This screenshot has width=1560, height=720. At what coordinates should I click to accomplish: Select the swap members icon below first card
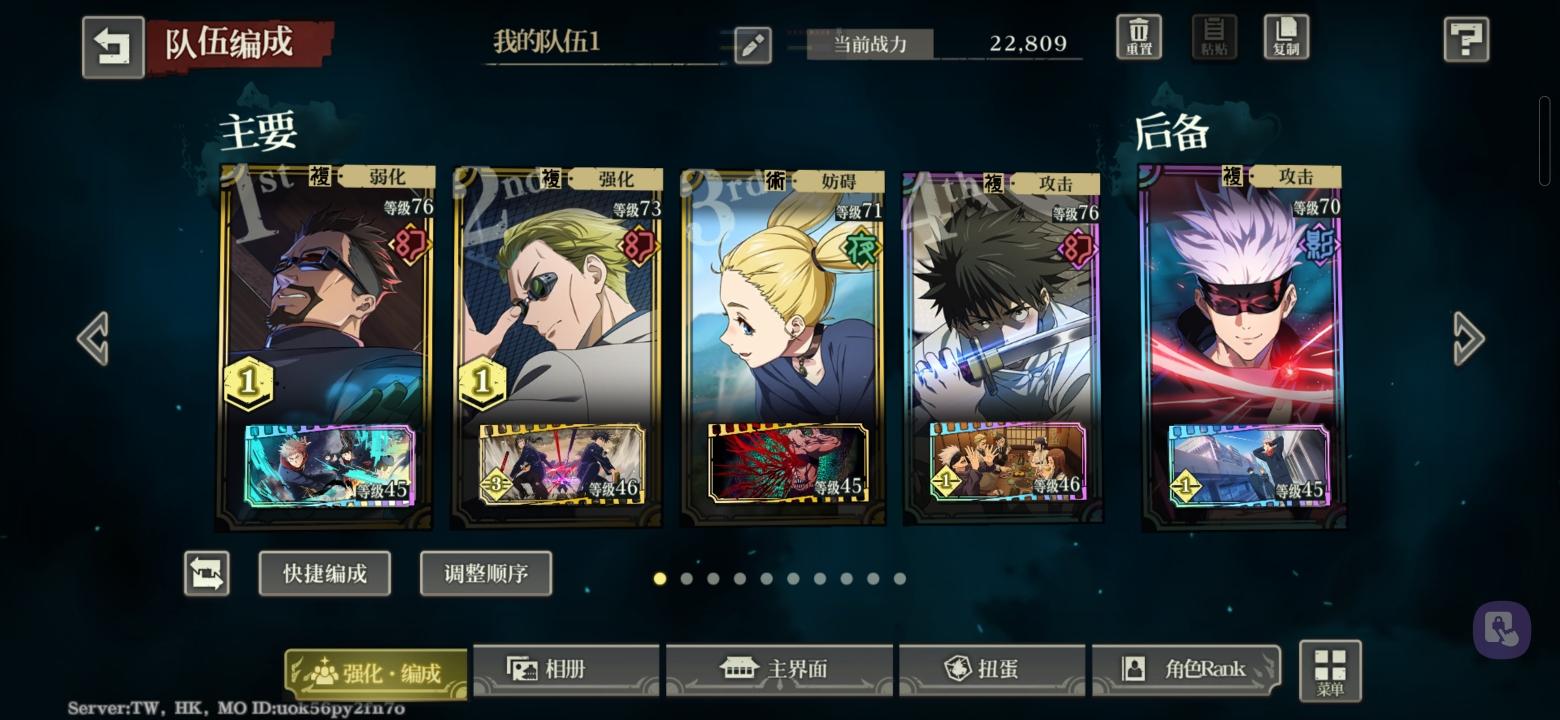(x=207, y=573)
